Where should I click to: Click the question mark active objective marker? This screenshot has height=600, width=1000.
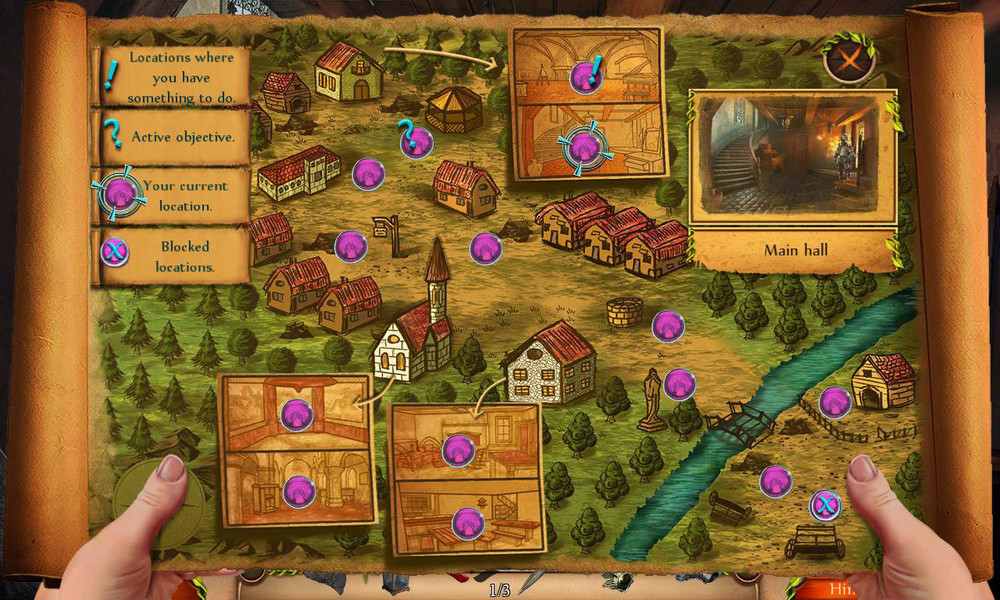pos(416,142)
